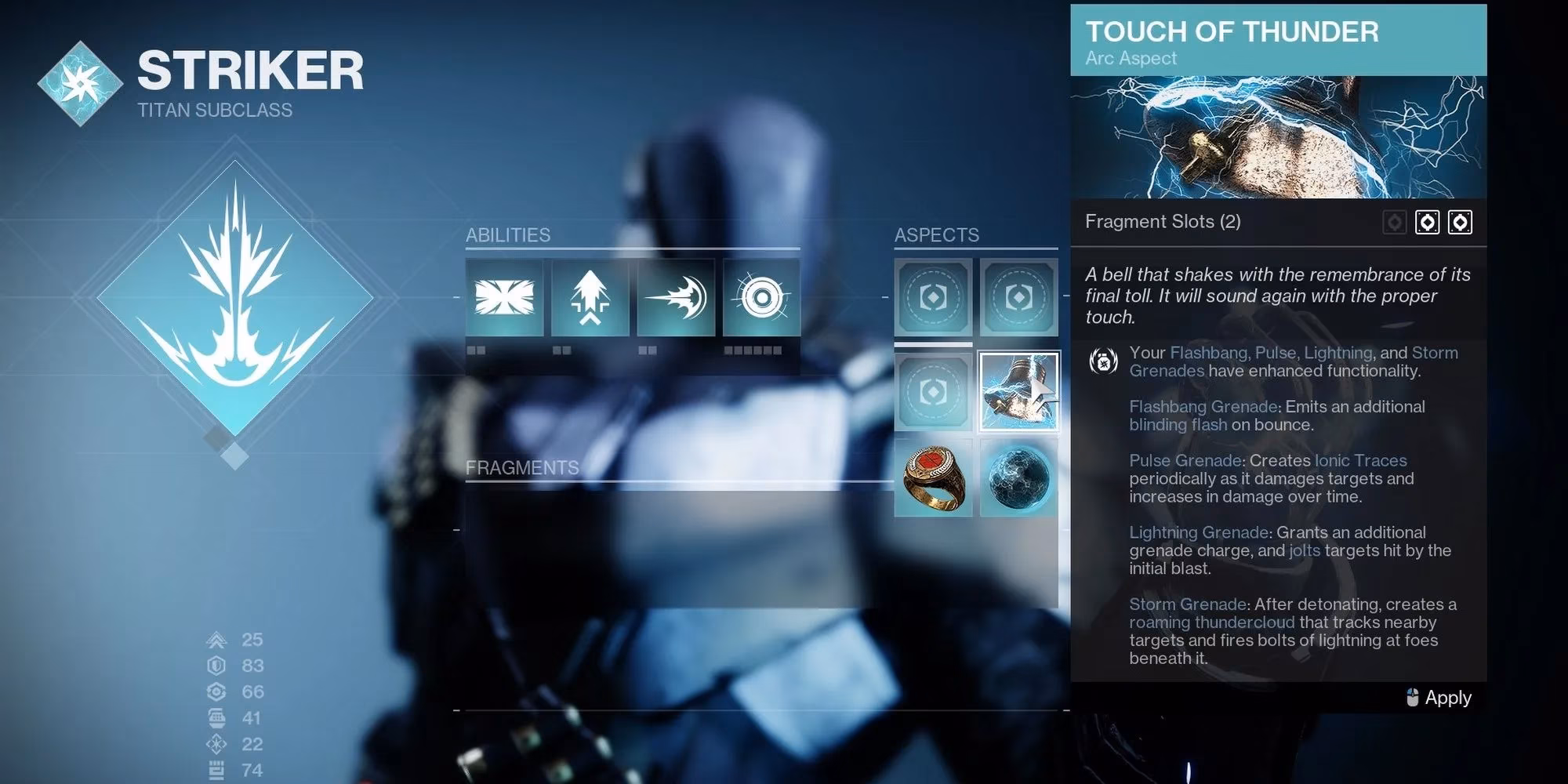Switch to the ABILITIES section
Screen dimensions: 1568x784
[508, 234]
